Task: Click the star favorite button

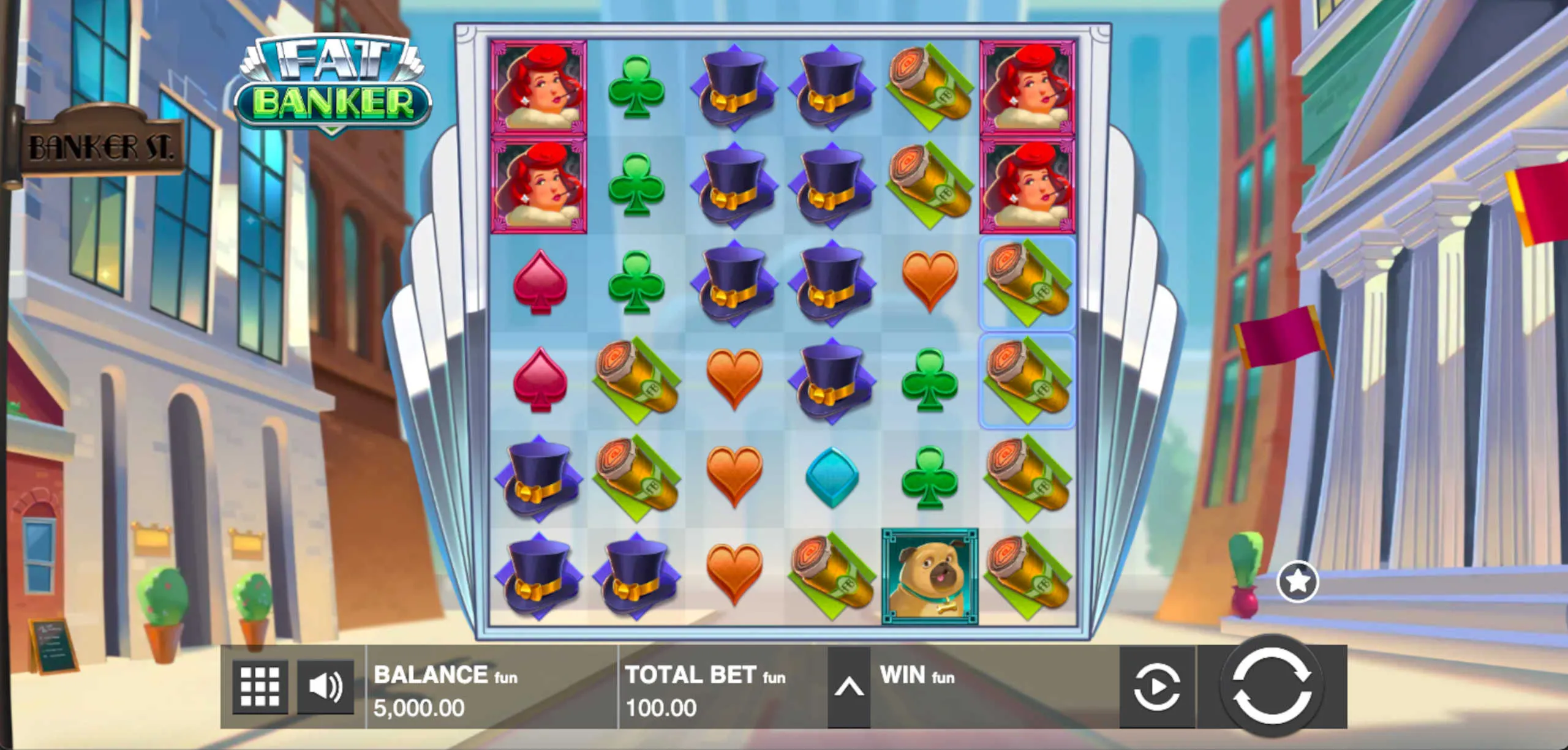Action: pyautogui.click(x=1297, y=581)
